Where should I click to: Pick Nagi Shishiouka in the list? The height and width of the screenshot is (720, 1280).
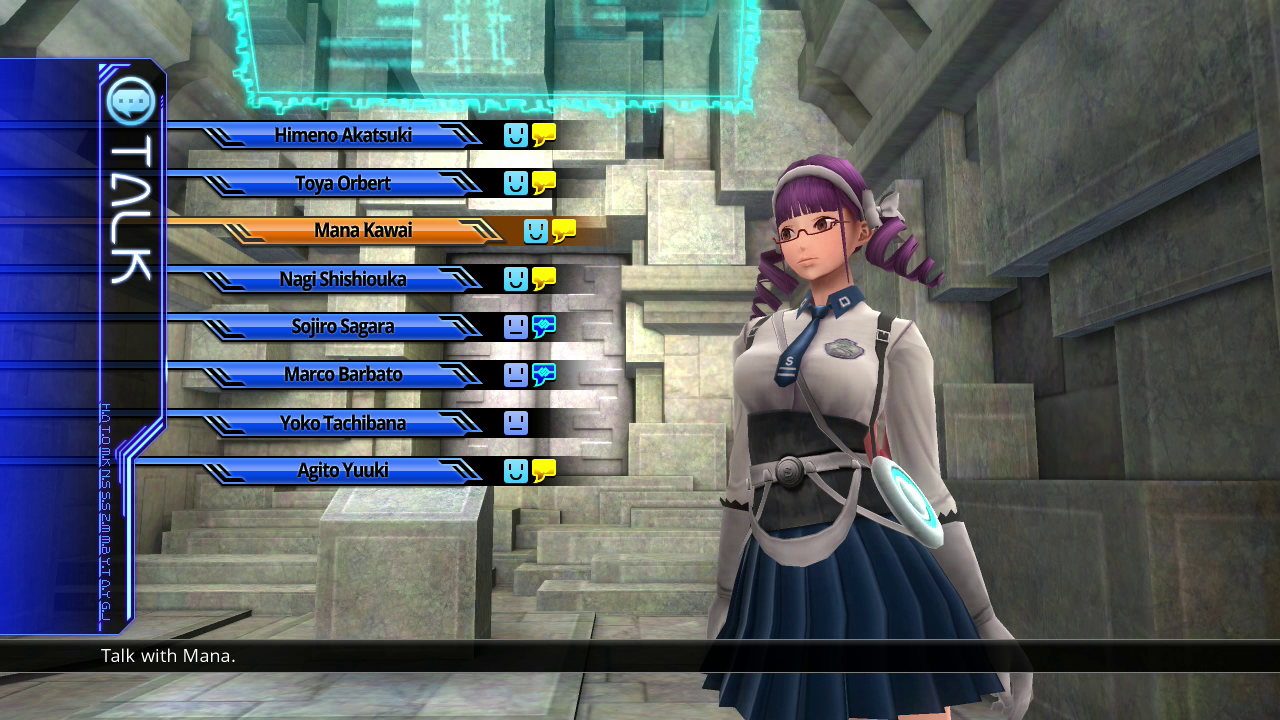click(342, 279)
